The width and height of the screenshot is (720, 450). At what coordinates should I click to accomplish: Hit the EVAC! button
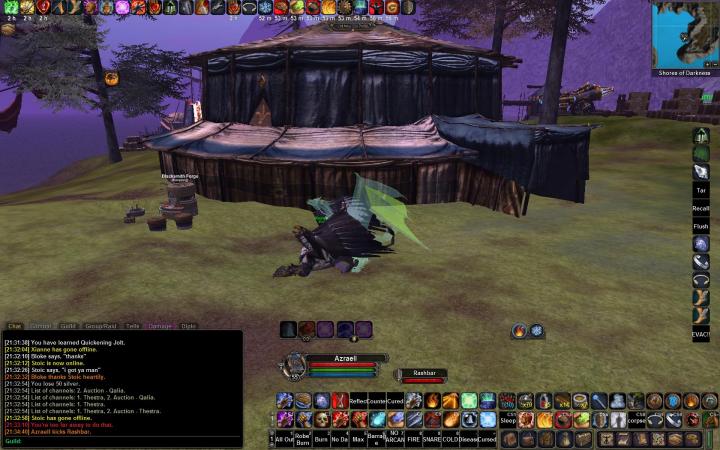point(701,333)
